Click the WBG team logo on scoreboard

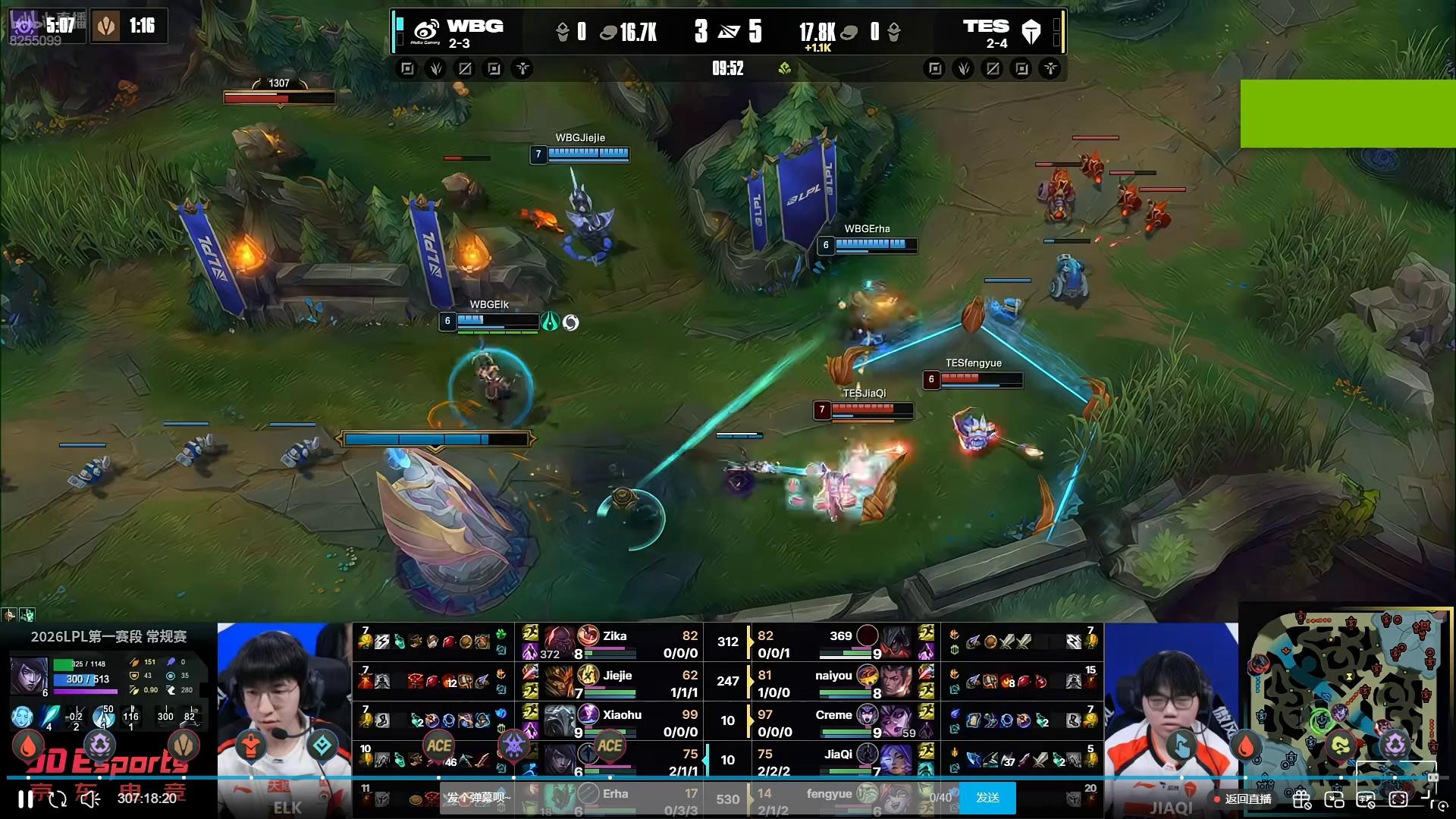(426, 31)
